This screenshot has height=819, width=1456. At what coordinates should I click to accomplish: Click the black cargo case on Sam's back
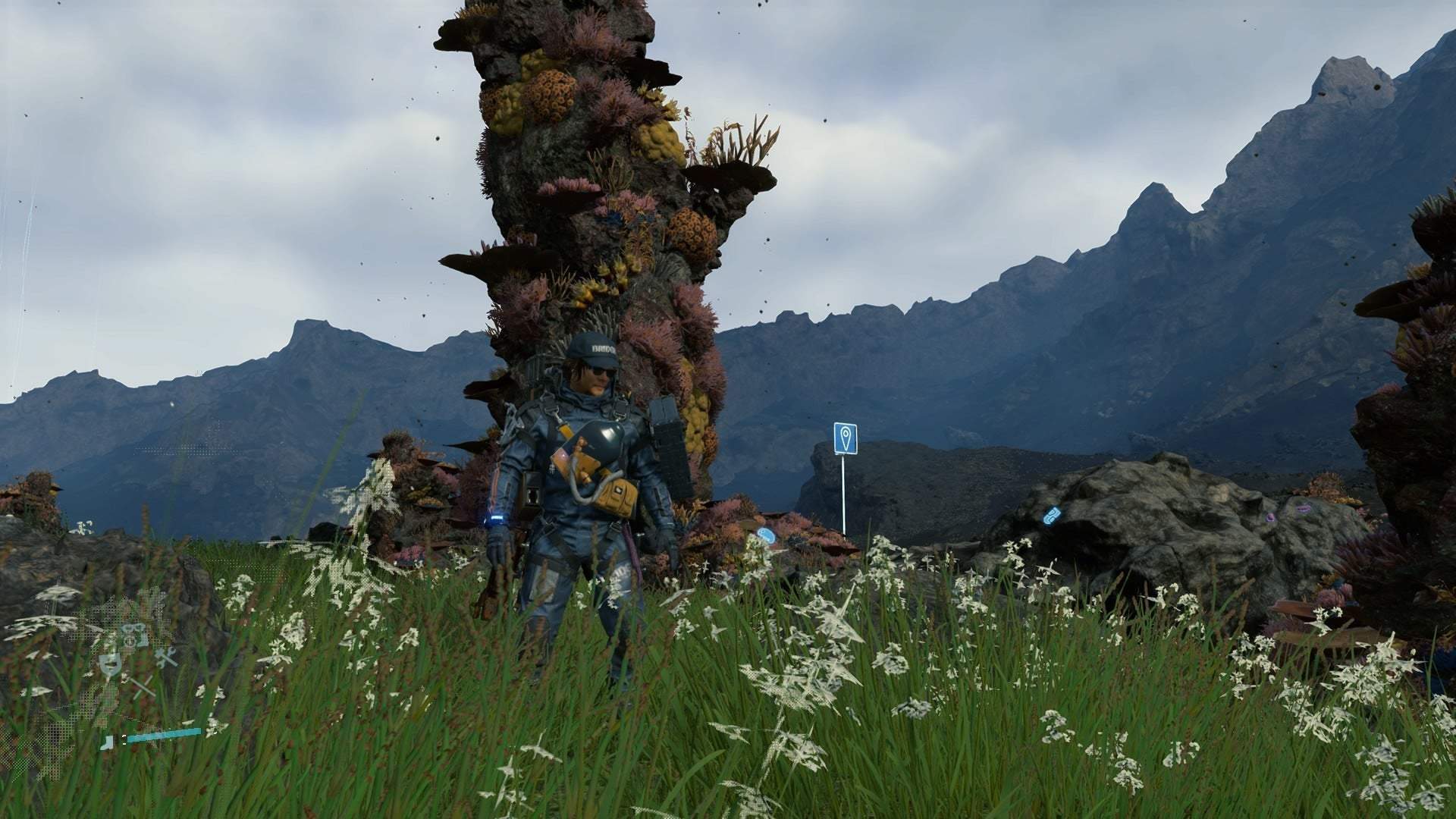coord(667,439)
